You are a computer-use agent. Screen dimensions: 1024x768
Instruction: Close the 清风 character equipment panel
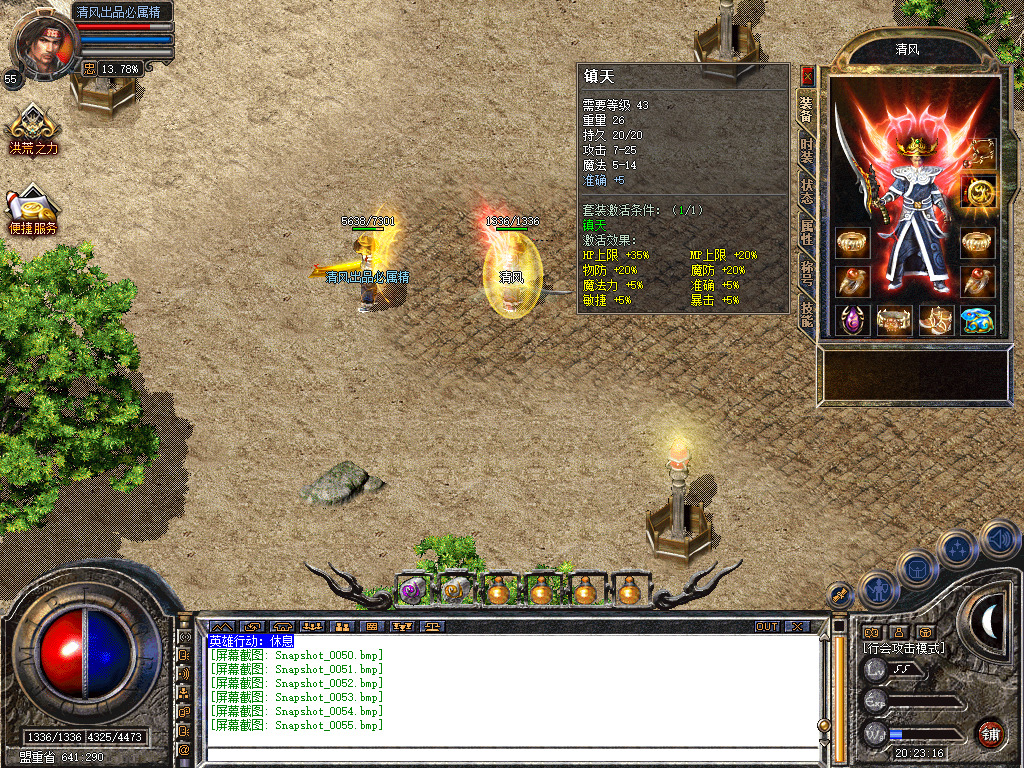807,76
